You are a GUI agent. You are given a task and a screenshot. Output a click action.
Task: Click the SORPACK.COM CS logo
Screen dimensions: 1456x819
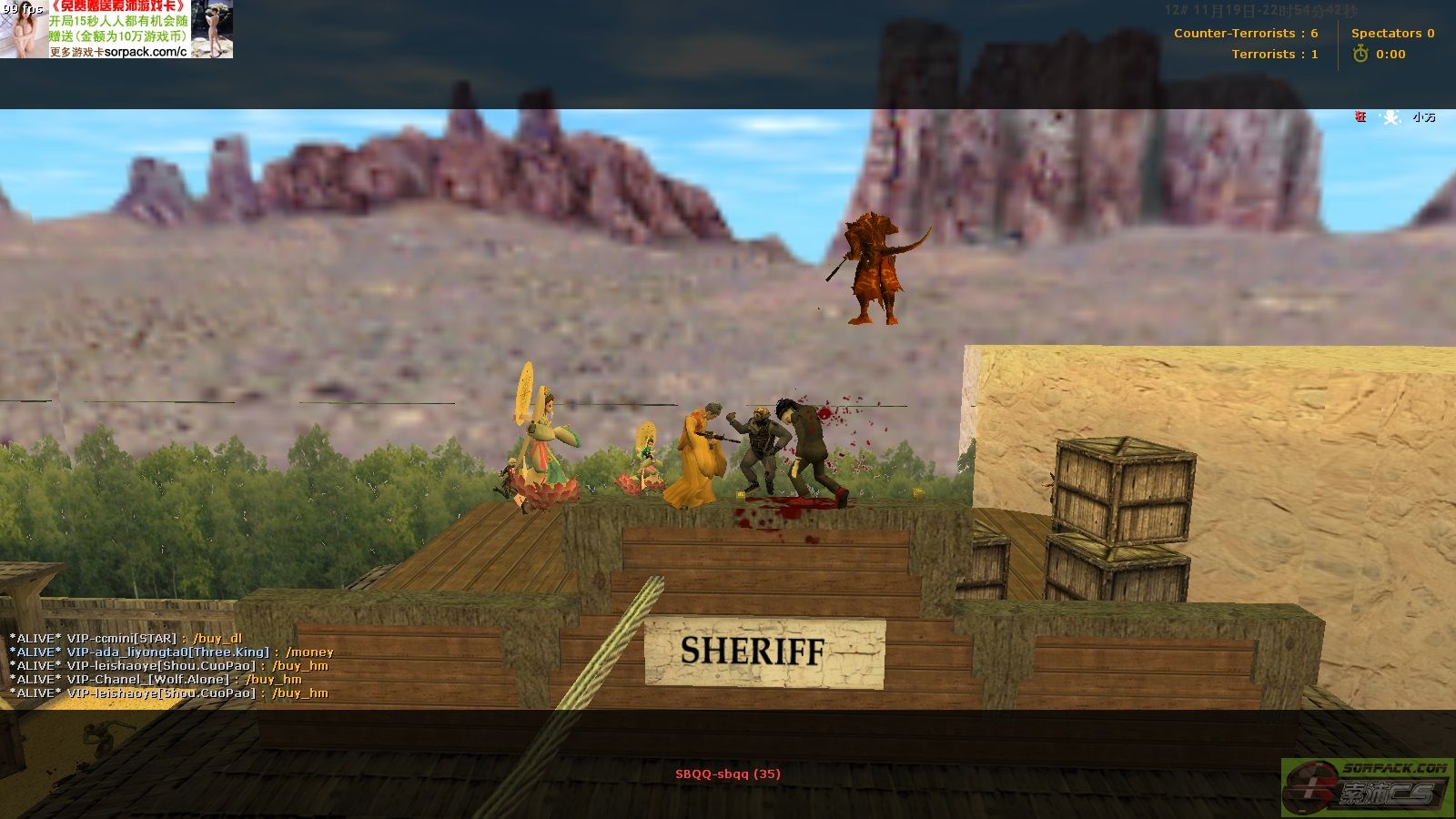click(1368, 786)
